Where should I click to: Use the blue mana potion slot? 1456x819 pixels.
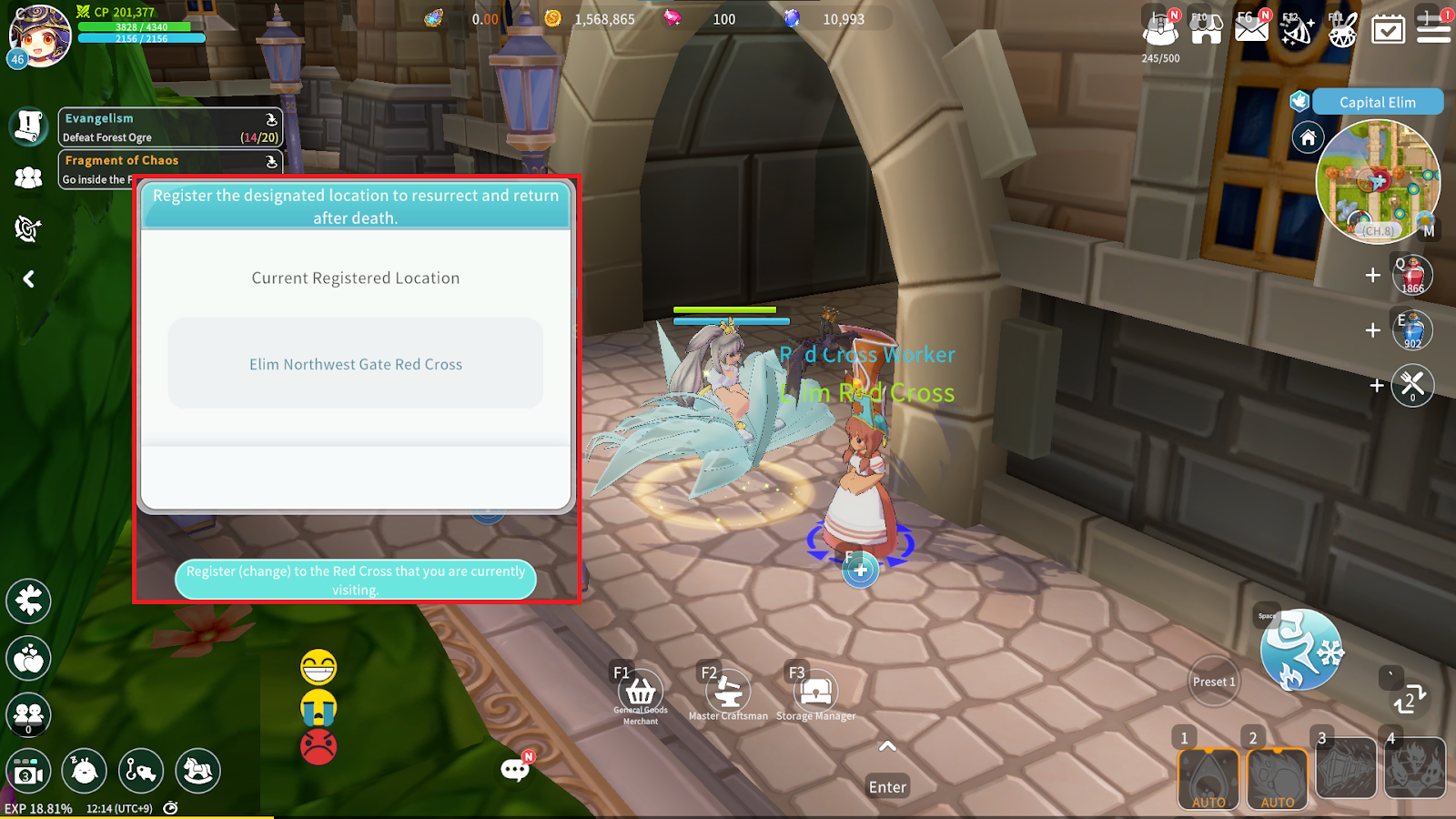tap(1412, 330)
